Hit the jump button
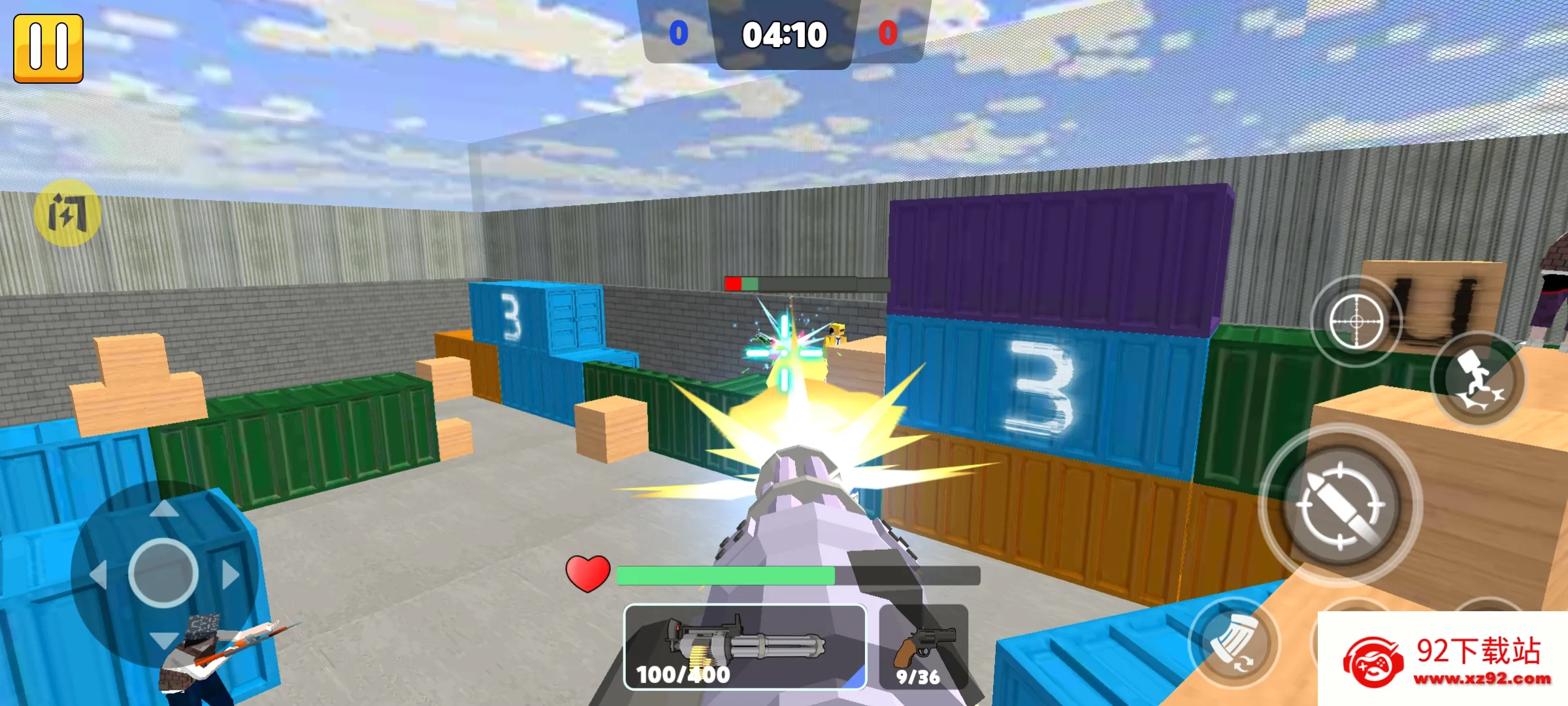The height and width of the screenshot is (706, 1568). coord(1478,380)
